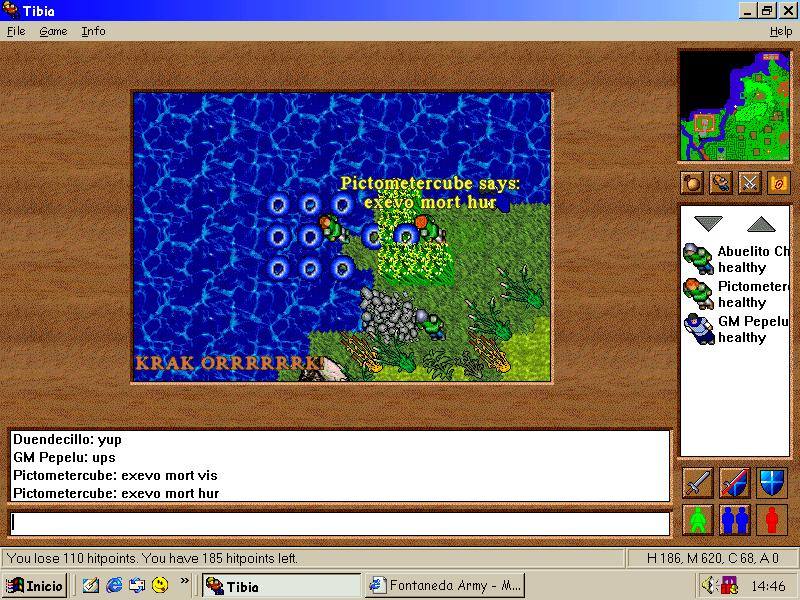Select the green standing figure stance
This screenshot has width=800, height=600.
point(698,520)
